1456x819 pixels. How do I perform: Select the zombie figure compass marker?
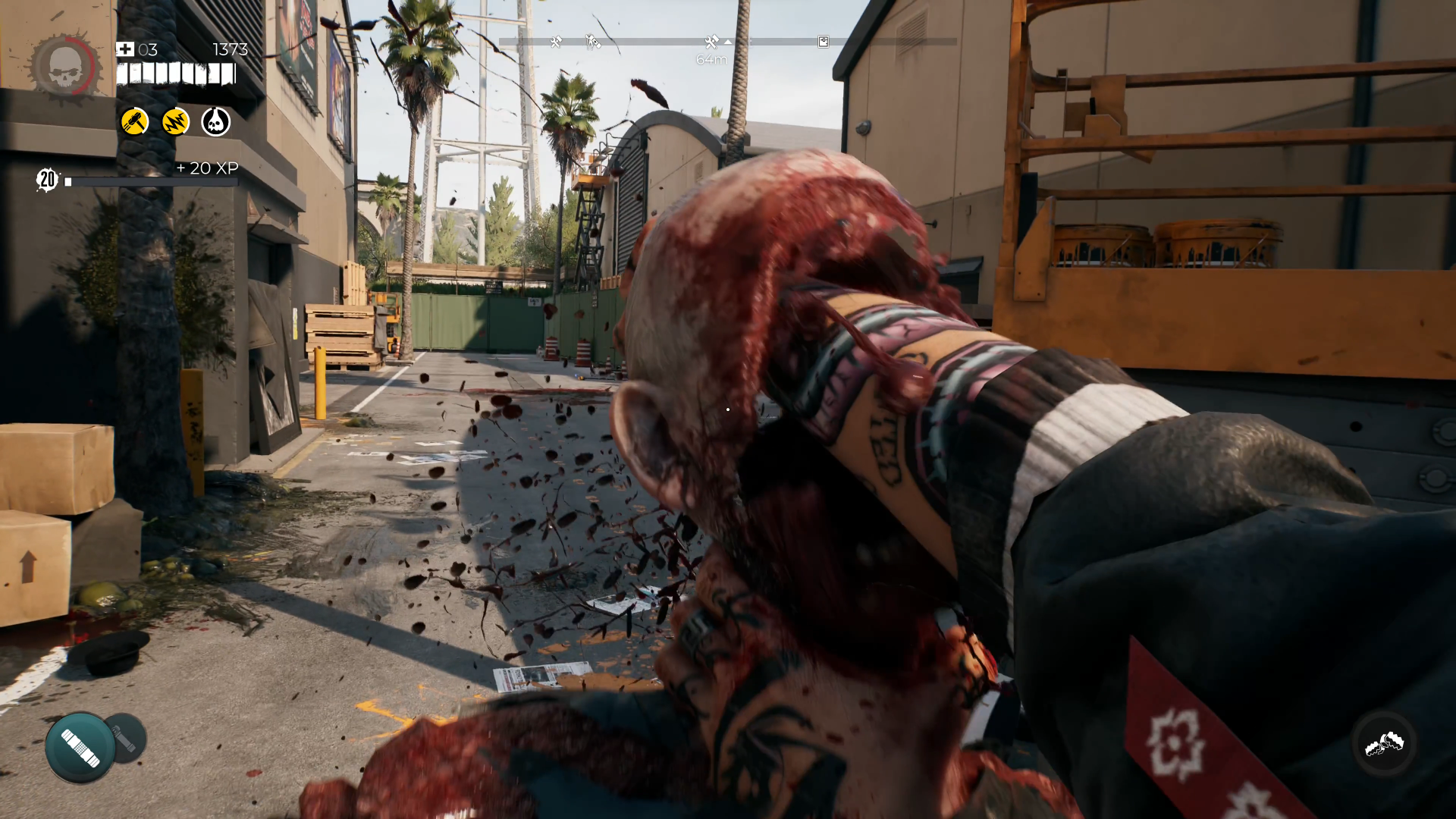point(592,42)
